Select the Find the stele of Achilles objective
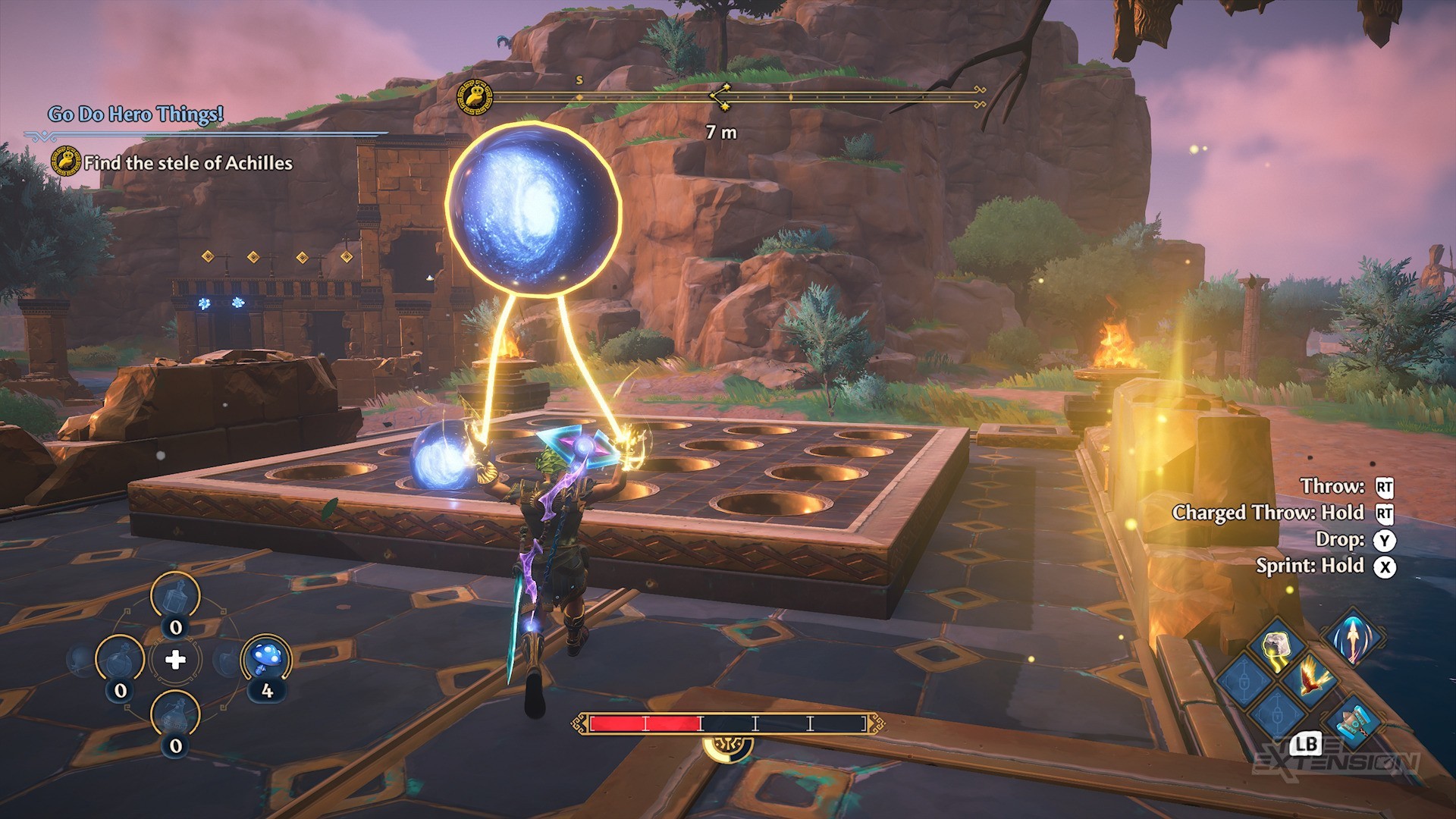Image resolution: width=1456 pixels, height=819 pixels. click(x=187, y=163)
